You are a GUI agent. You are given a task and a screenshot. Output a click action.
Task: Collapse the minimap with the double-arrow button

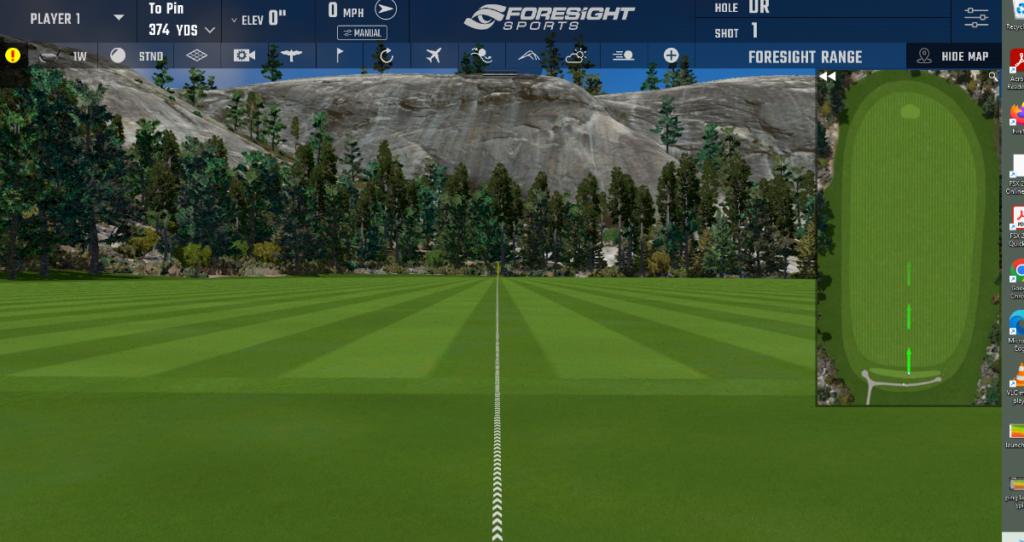coord(827,76)
